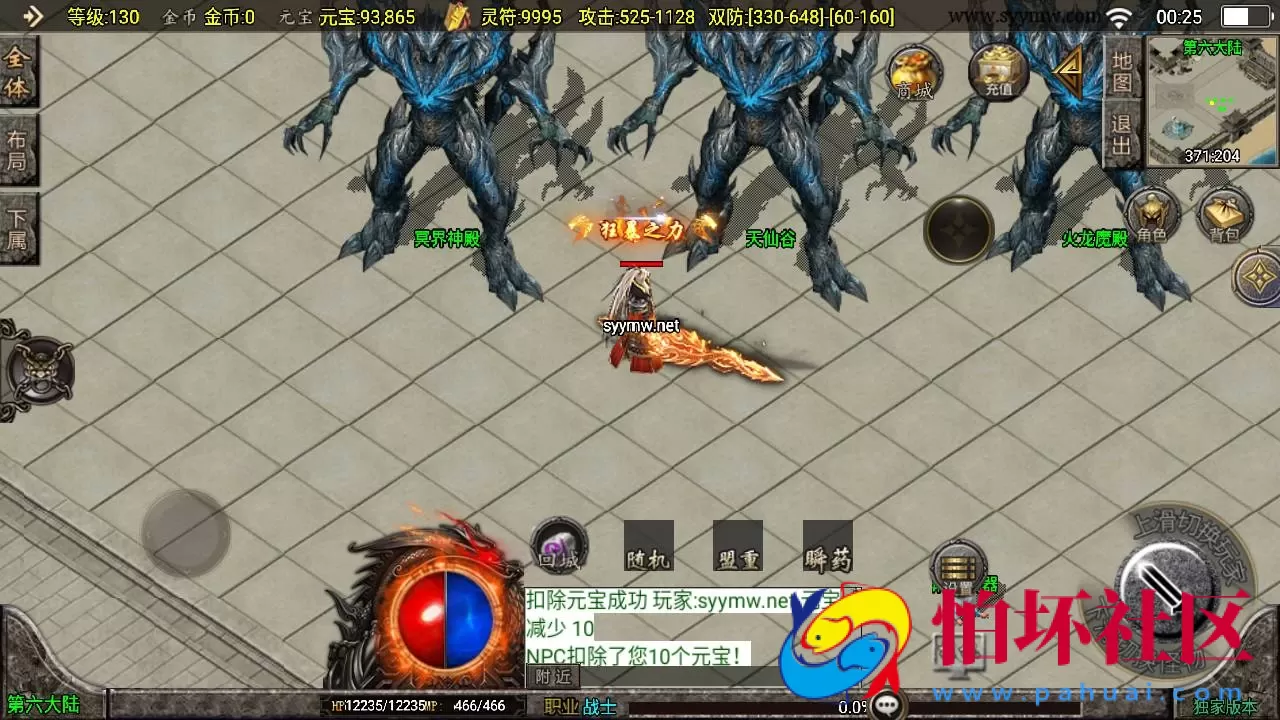This screenshot has width=1280, height=720.
Task: Open the 商城 shop icon
Action: 914,75
